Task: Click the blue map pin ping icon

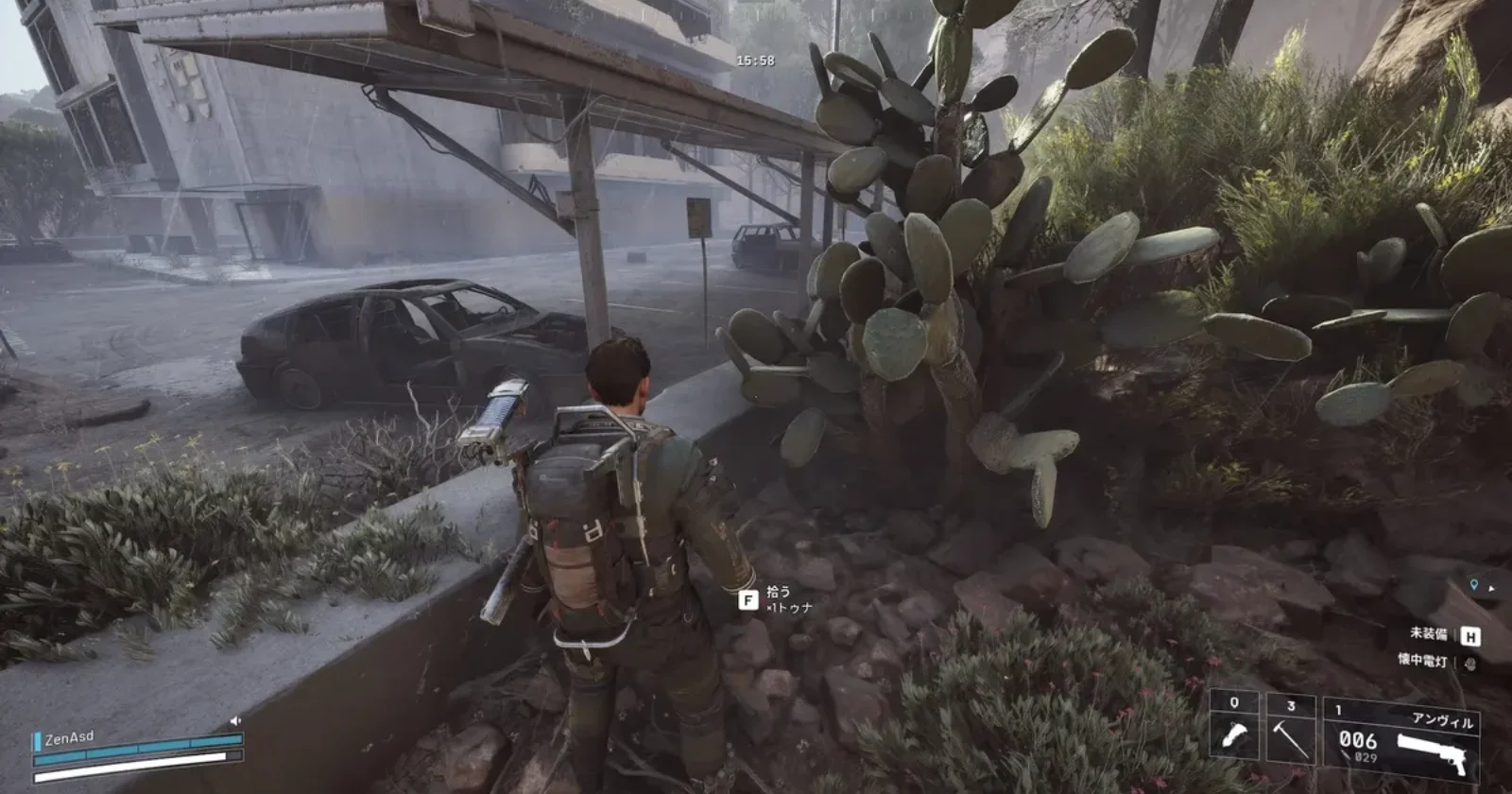Action: pyautogui.click(x=1473, y=586)
